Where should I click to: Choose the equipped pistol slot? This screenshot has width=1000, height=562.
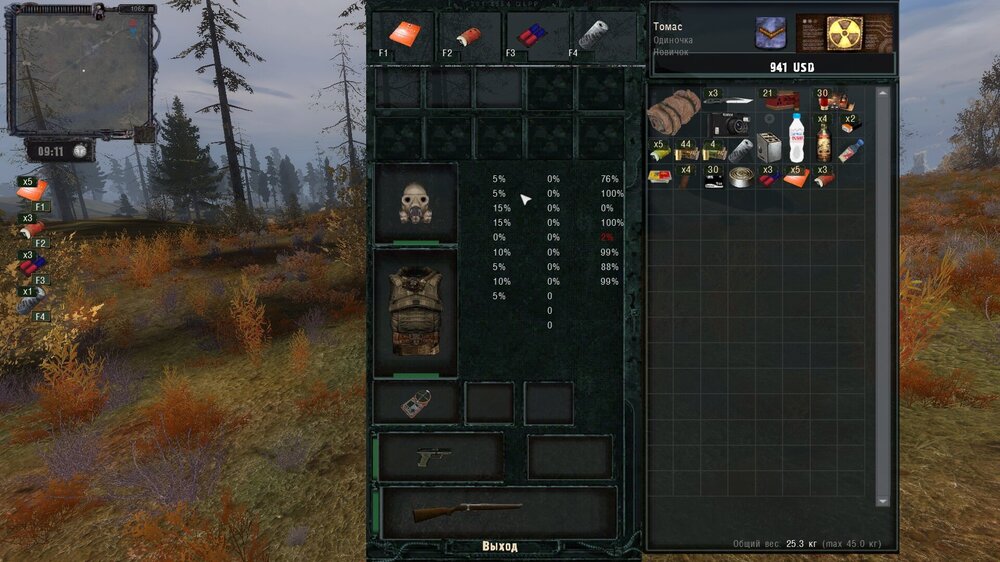tap(440, 456)
